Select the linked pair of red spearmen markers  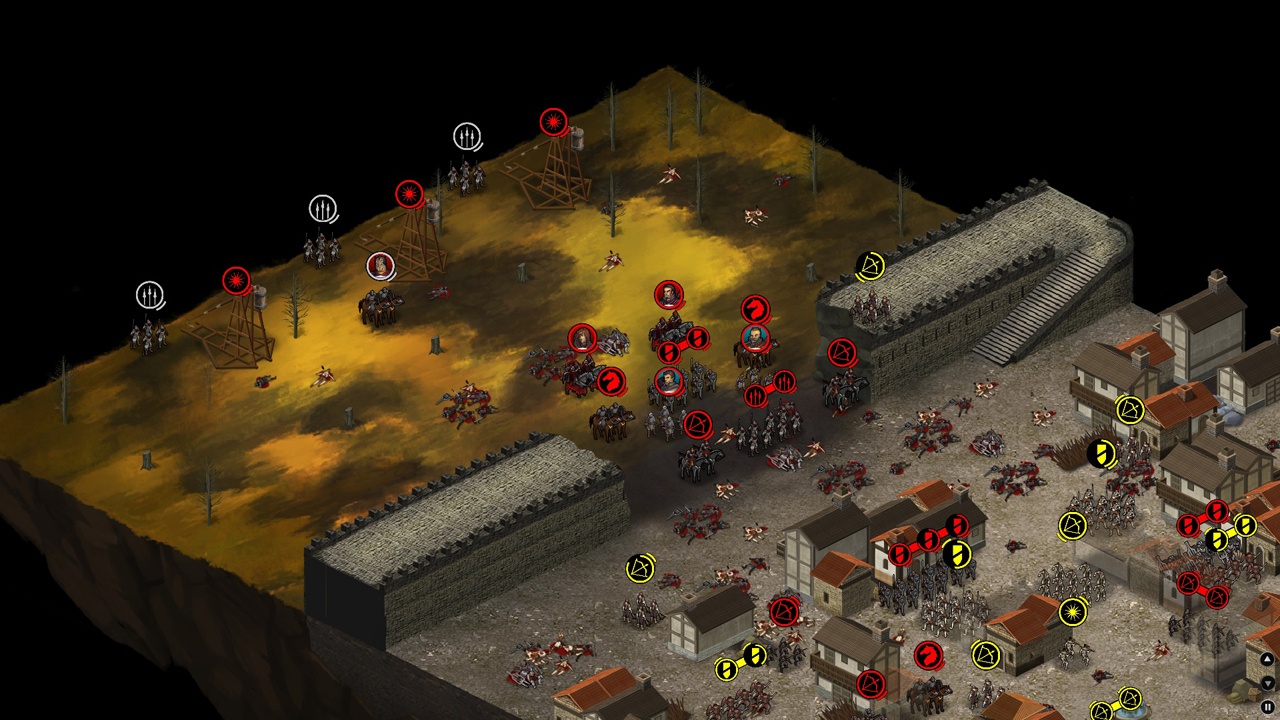[x=770, y=388]
